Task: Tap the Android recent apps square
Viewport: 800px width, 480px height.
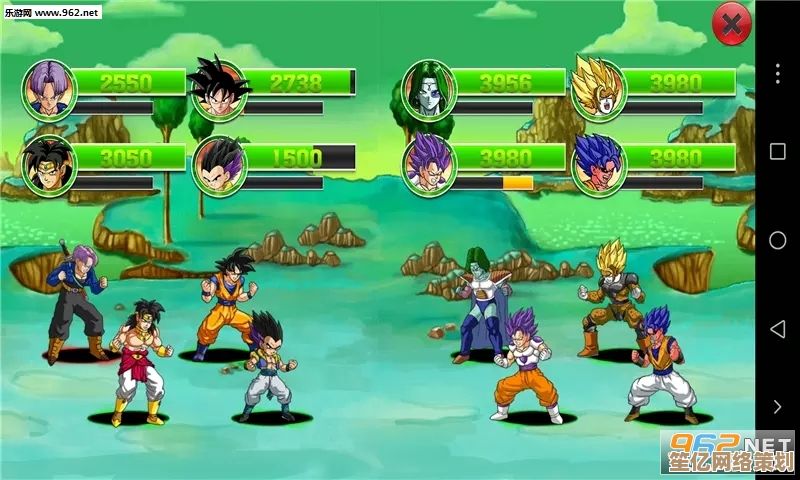Action: click(x=777, y=152)
